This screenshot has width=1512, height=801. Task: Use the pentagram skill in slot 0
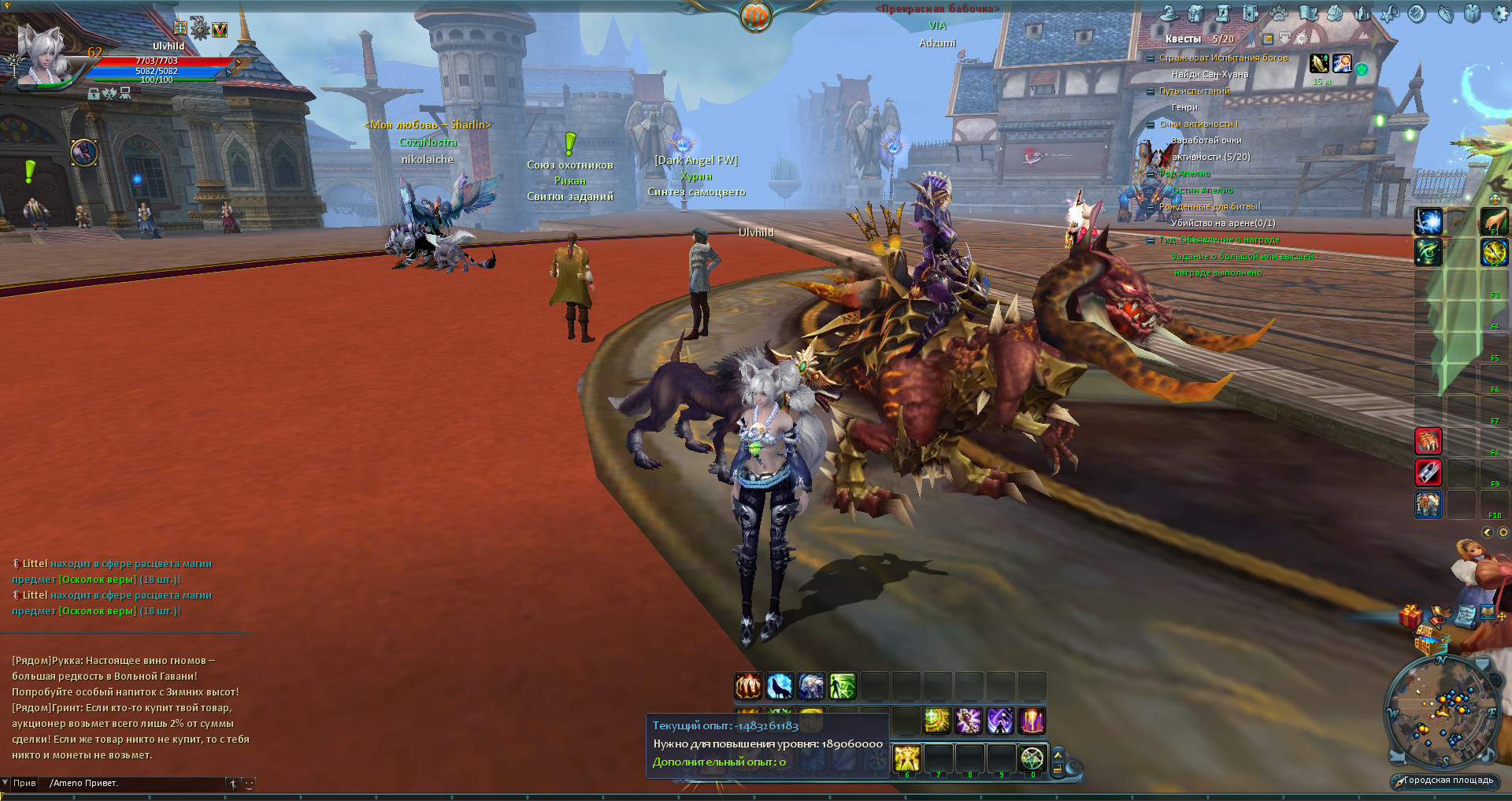point(1032,758)
